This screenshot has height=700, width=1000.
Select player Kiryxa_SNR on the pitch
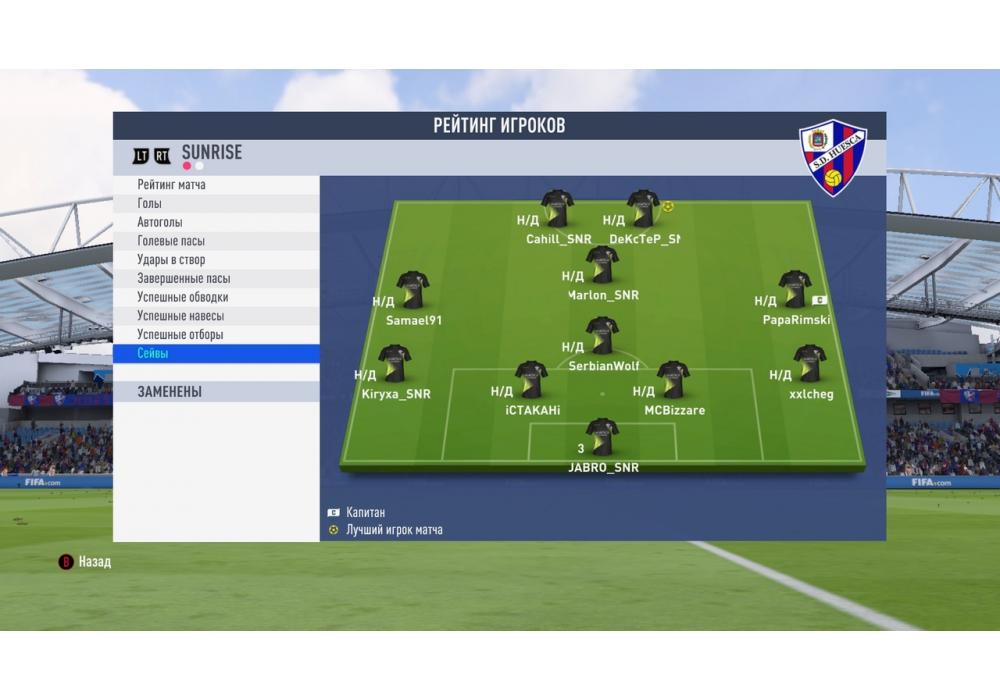[x=394, y=364]
